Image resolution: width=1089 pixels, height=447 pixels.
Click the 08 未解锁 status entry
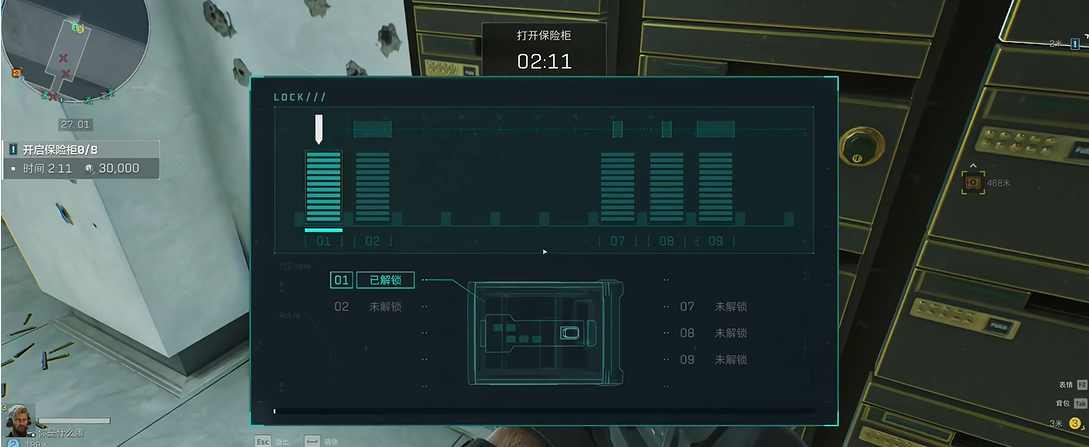pyautogui.click(x=716, y=333)
